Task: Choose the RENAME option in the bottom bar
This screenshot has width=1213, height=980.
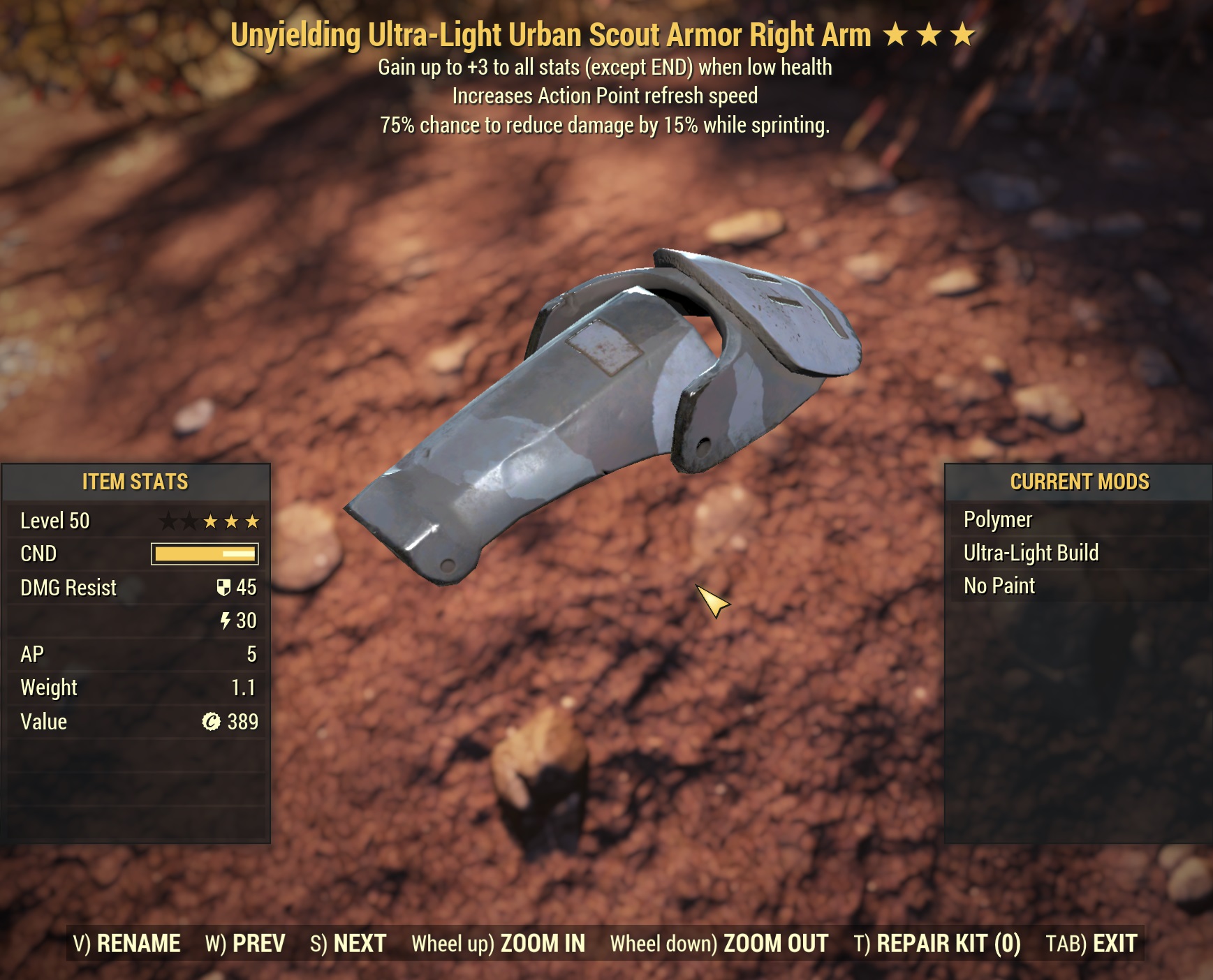Action: click(x=127, y=944)
